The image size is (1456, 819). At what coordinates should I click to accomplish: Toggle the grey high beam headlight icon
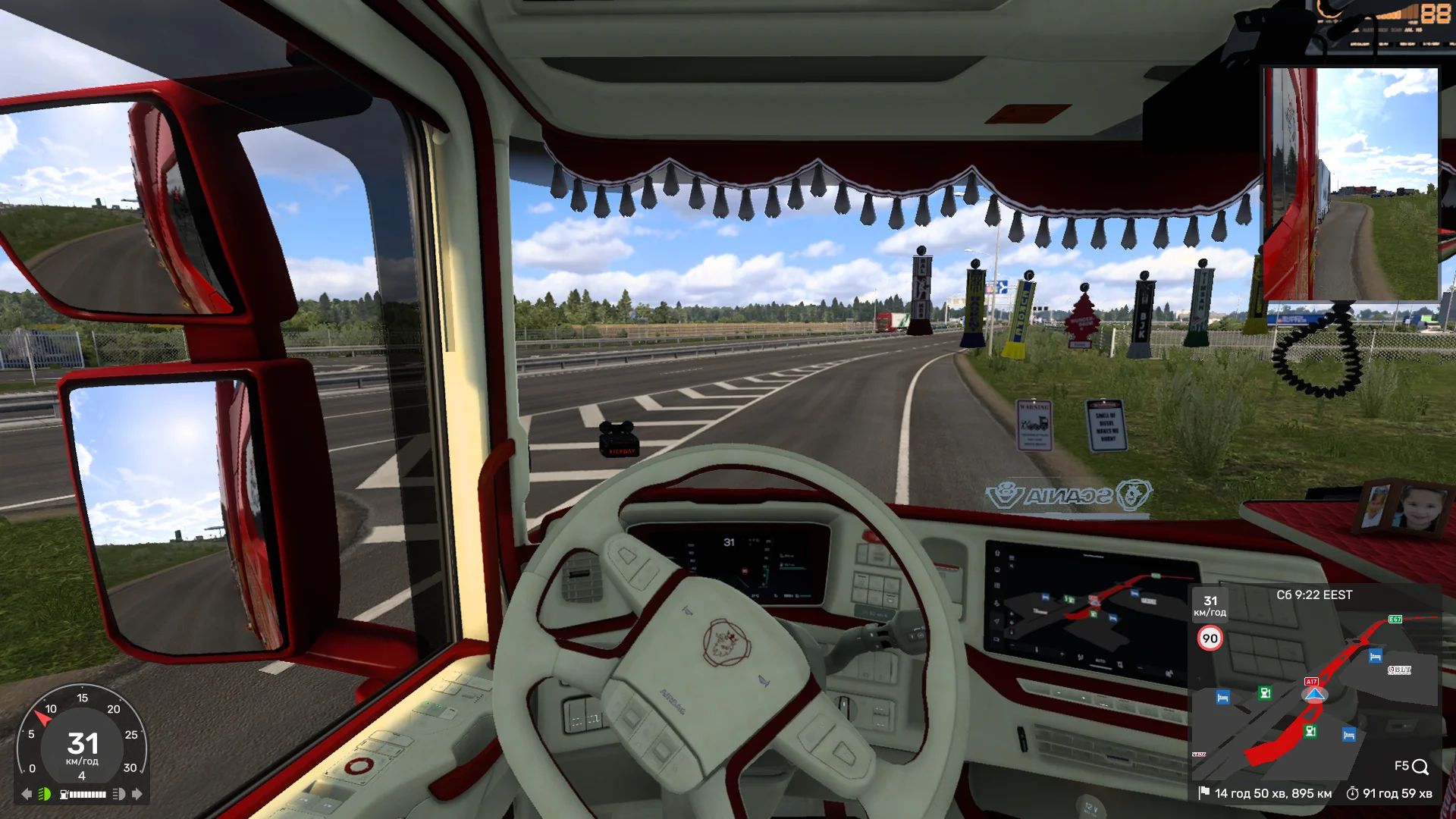click(x=118, y=794)
